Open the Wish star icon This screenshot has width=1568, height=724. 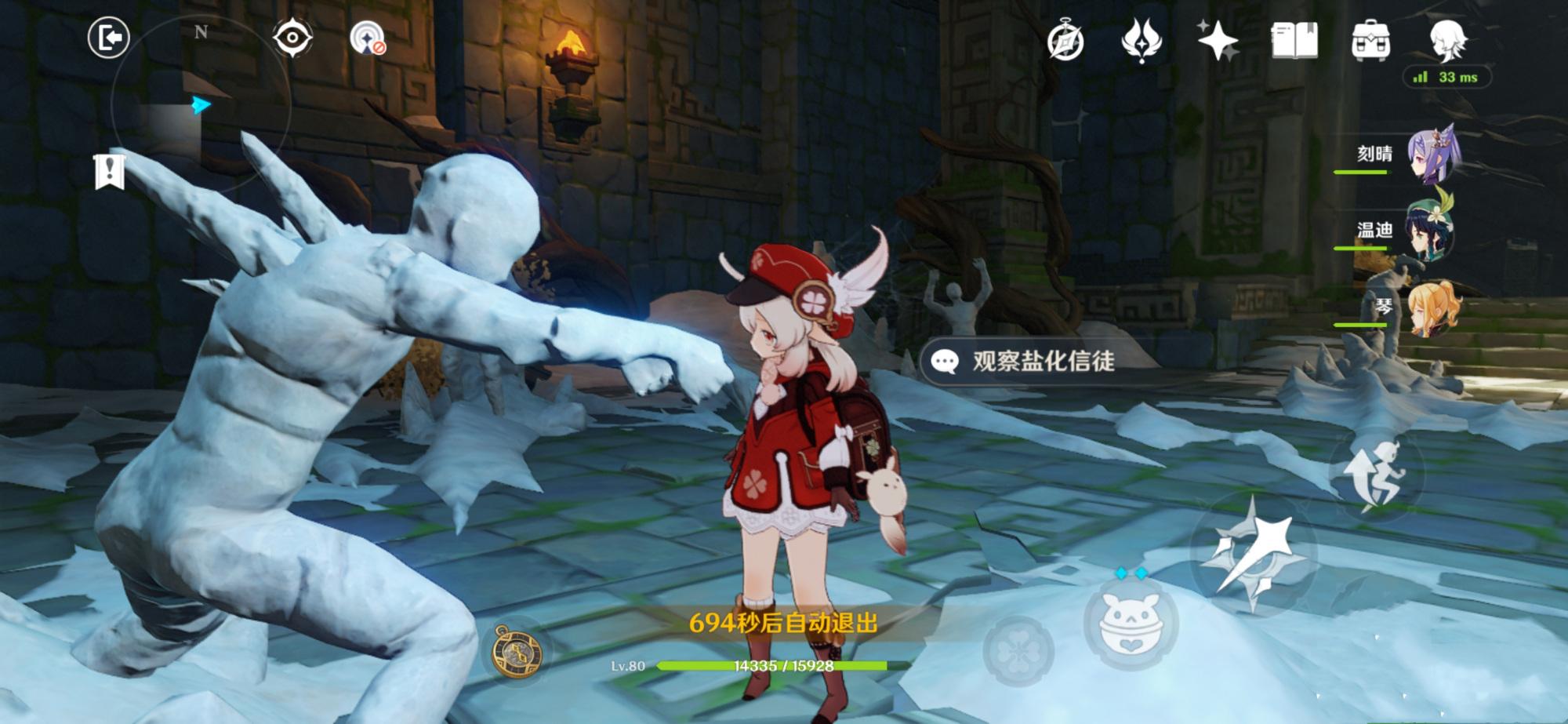(x=1217, y=41)
